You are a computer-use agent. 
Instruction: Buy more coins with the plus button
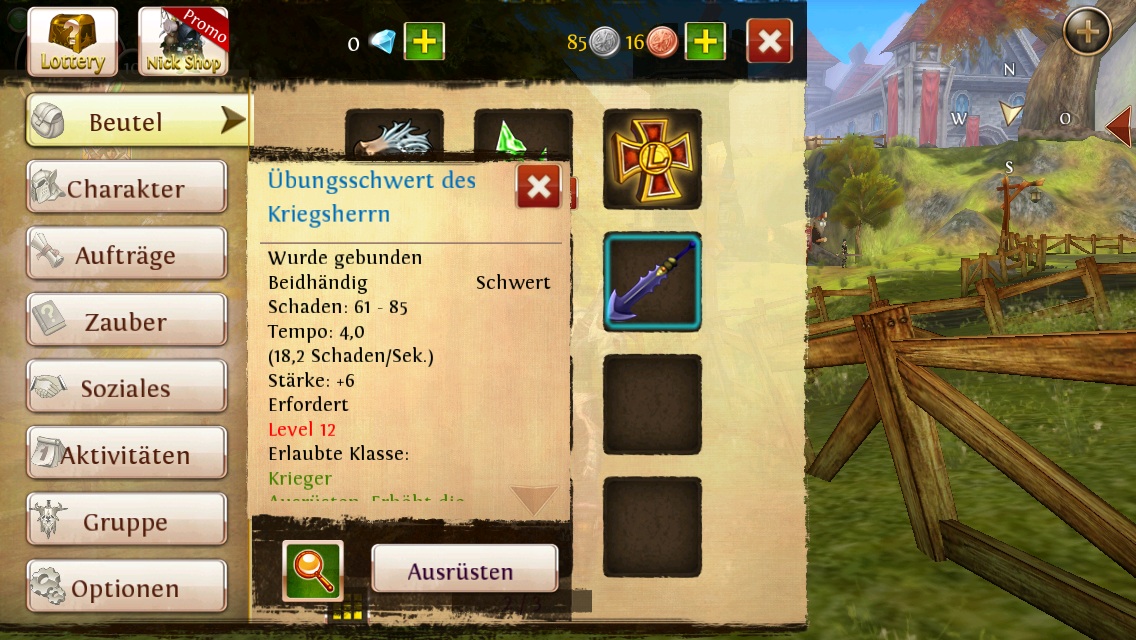coord(705,42)
